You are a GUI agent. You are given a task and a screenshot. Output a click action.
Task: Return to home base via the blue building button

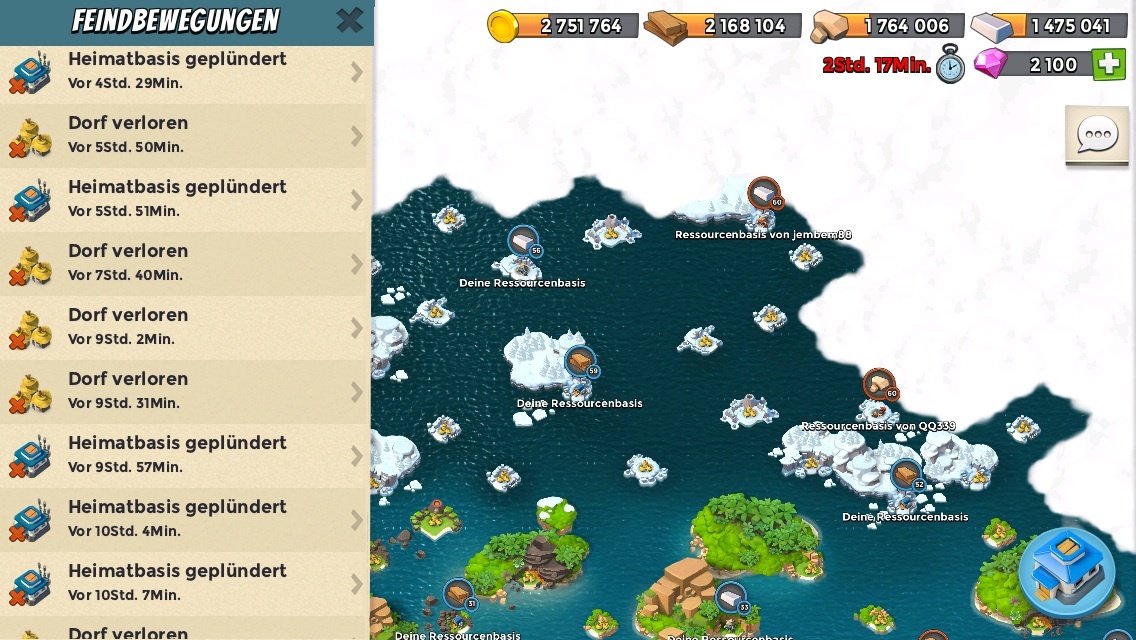[x=1067, y=571]
